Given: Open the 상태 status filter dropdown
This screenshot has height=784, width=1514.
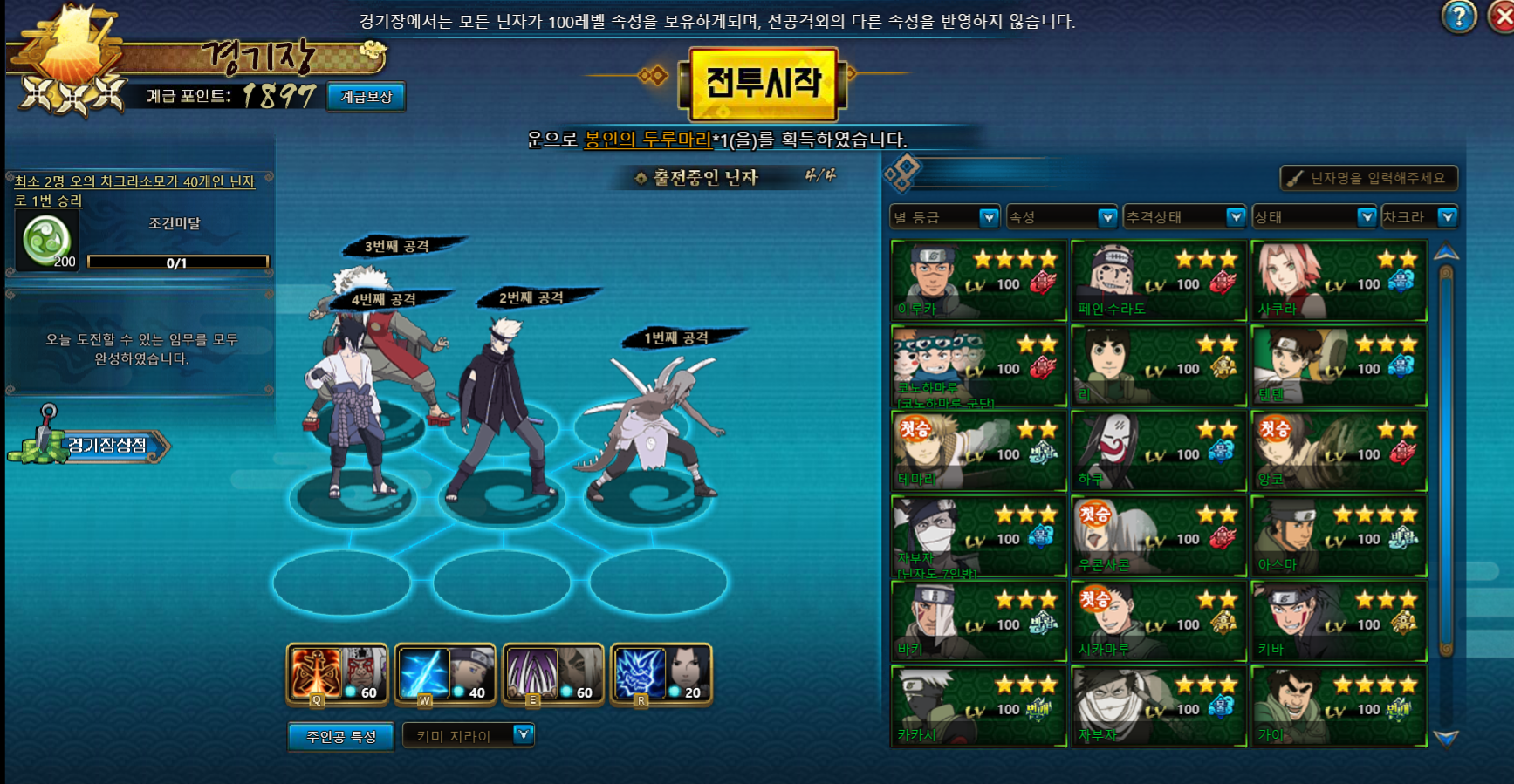Looking at the screenshot, I should click(x=1314, y=217).
